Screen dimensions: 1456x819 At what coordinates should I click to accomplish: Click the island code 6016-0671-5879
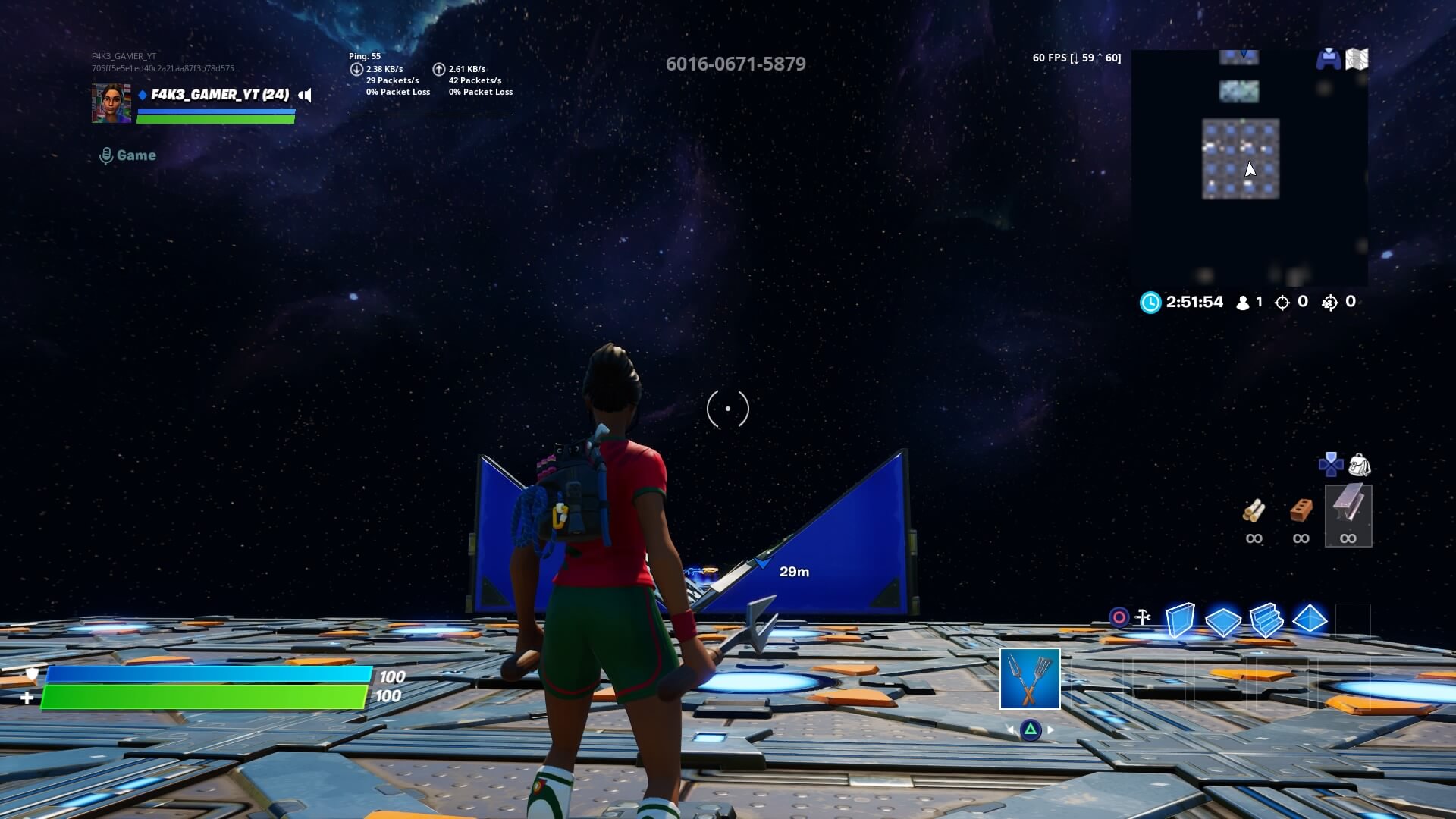point(736,64)
